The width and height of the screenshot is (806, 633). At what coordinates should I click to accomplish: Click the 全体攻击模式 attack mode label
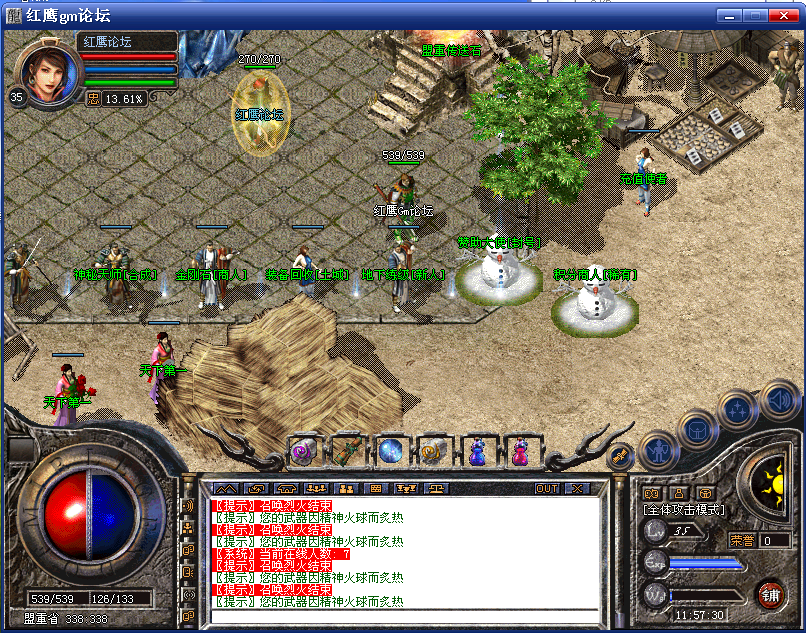(685, 510)
